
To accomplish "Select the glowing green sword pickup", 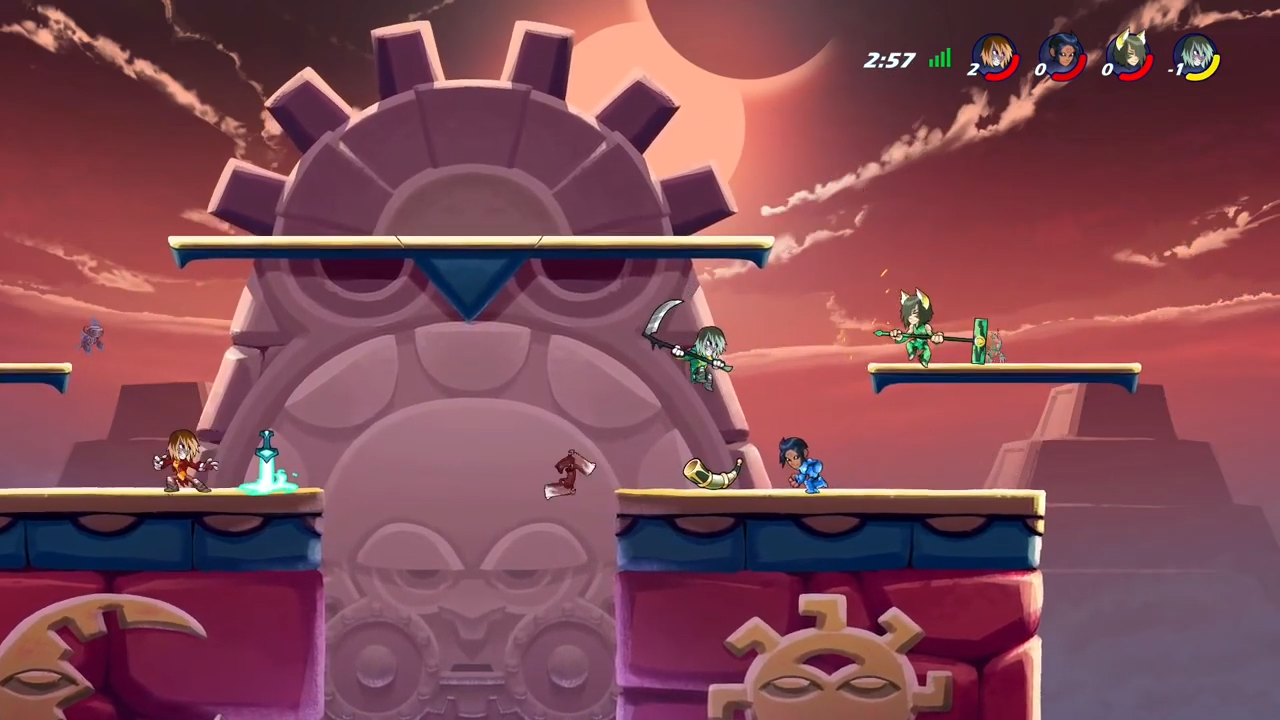I will pyautogui.click(x=268, y=455).
